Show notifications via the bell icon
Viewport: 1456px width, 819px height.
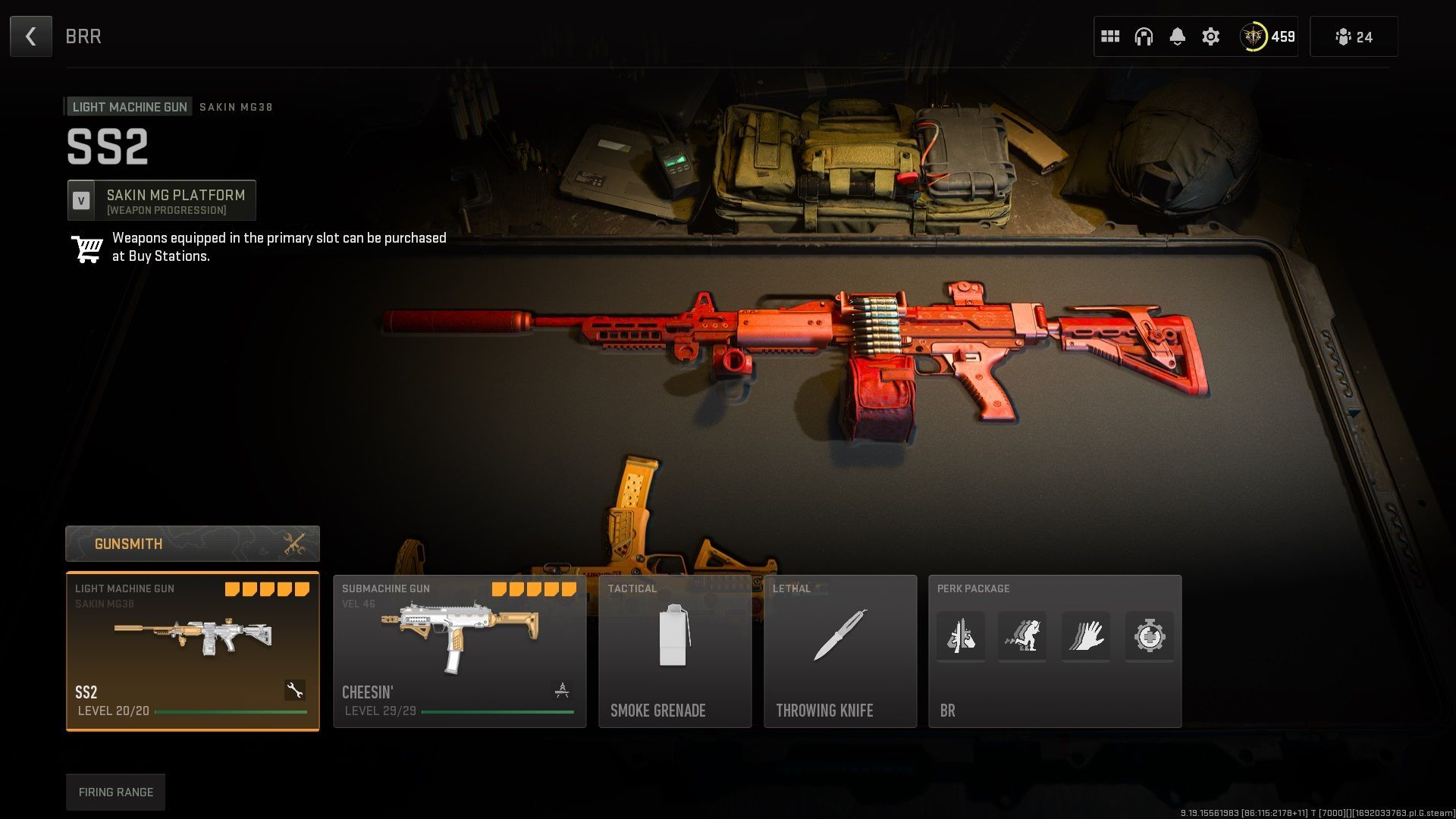(1177, 36)
